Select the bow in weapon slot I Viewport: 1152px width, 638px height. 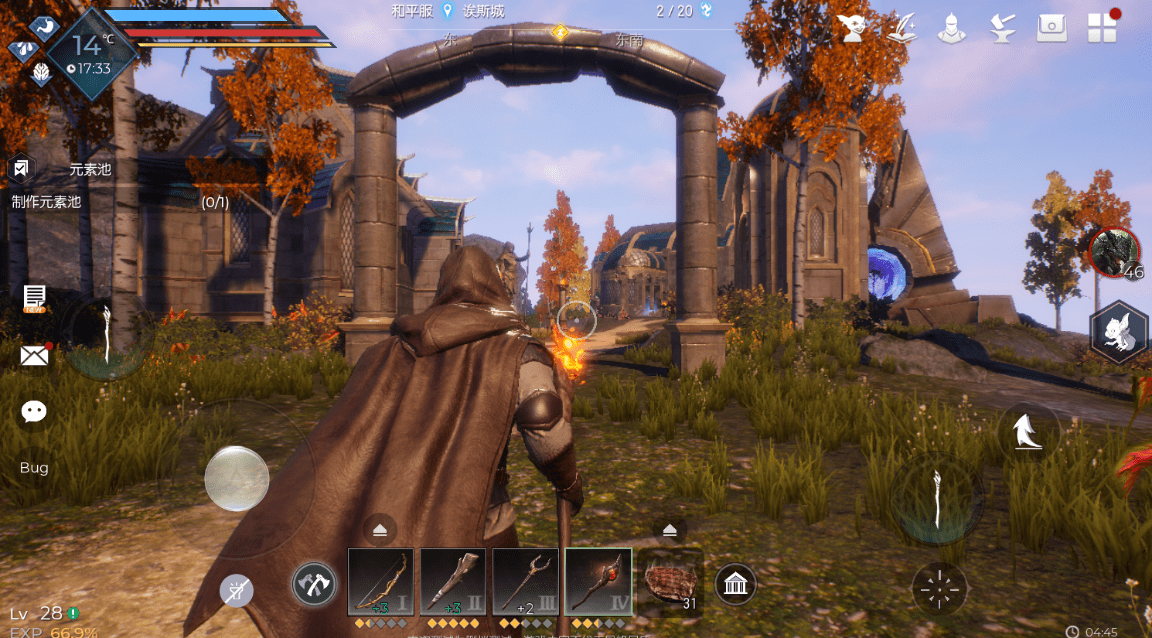click(x=381, y=582)
